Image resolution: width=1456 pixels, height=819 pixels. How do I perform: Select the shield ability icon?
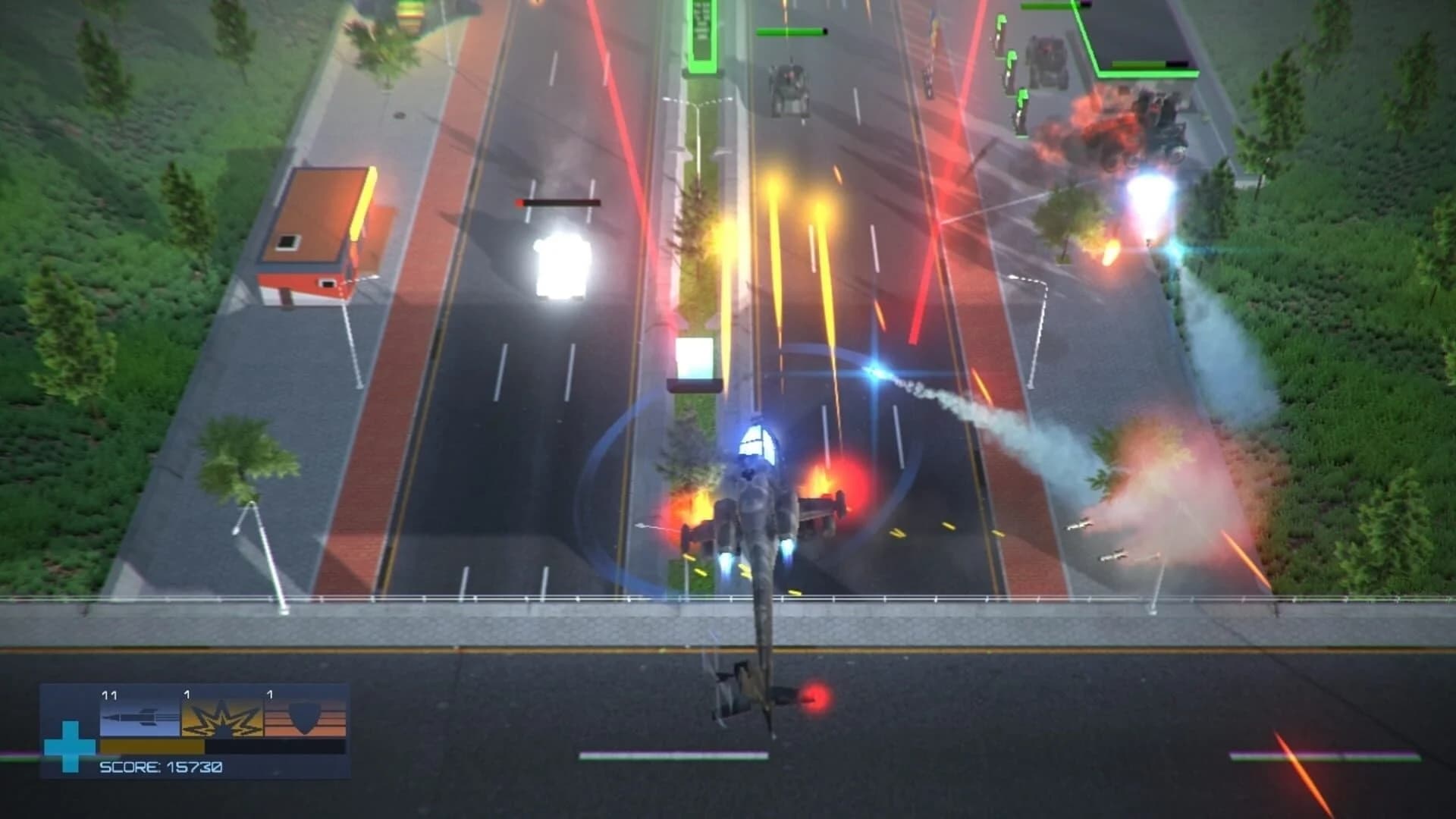point(305,719)
